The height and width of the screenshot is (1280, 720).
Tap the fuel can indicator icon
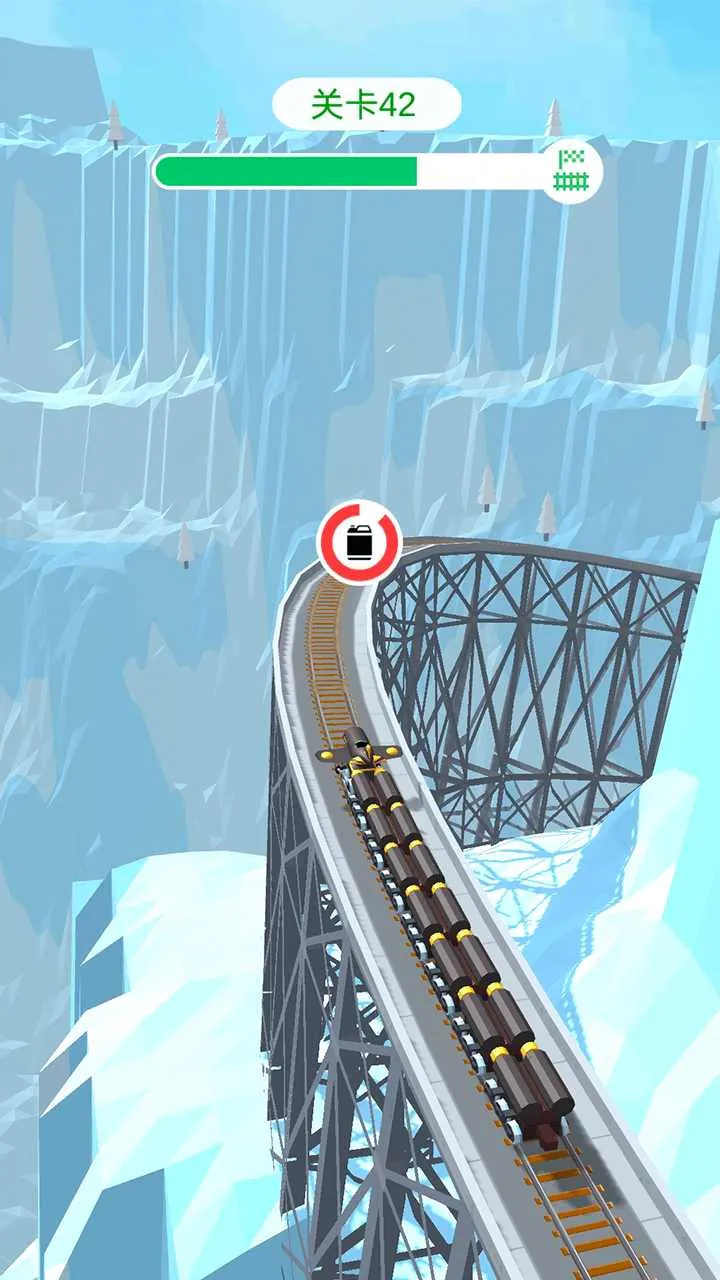[359, 543]
